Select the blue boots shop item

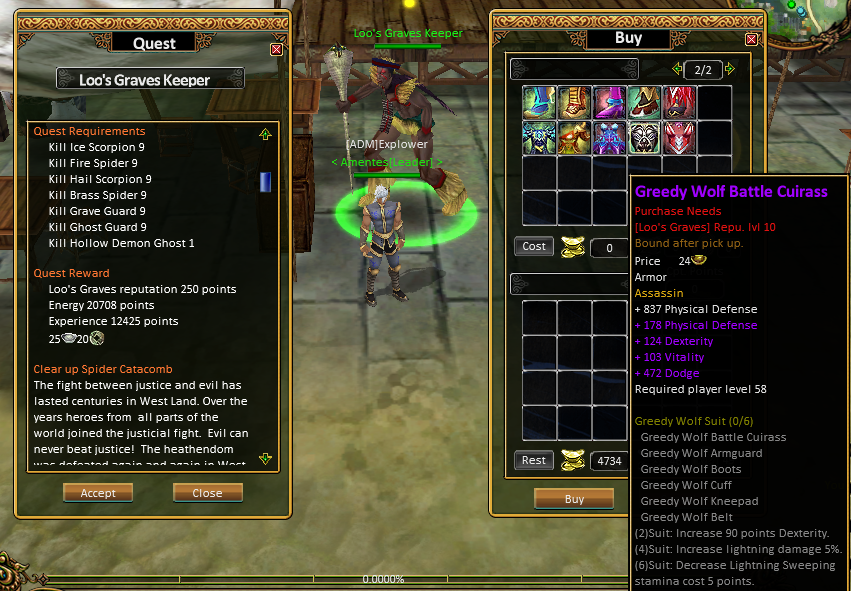point(539,102)
